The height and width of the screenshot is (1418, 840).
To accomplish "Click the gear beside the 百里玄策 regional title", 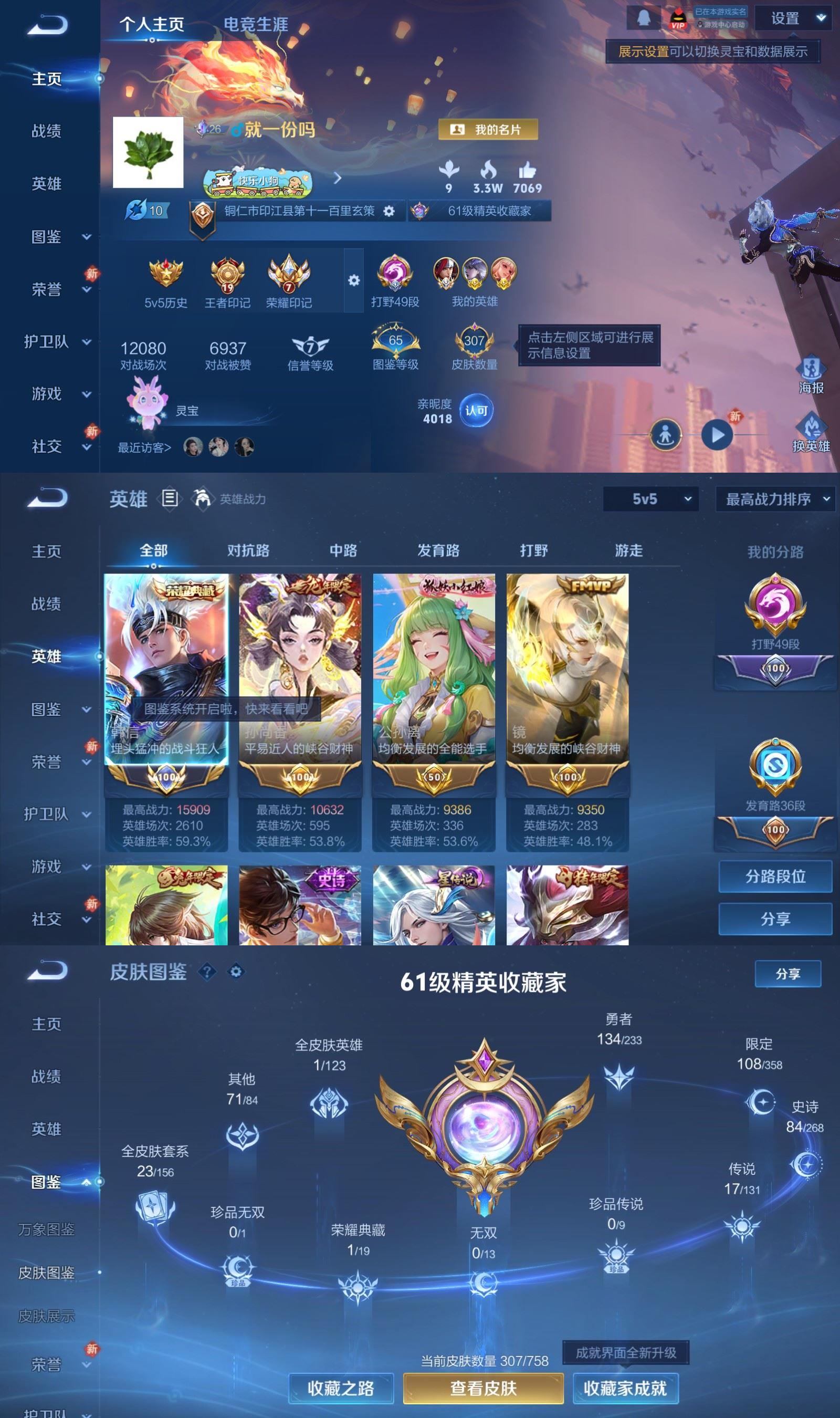I will coord(388,212).
